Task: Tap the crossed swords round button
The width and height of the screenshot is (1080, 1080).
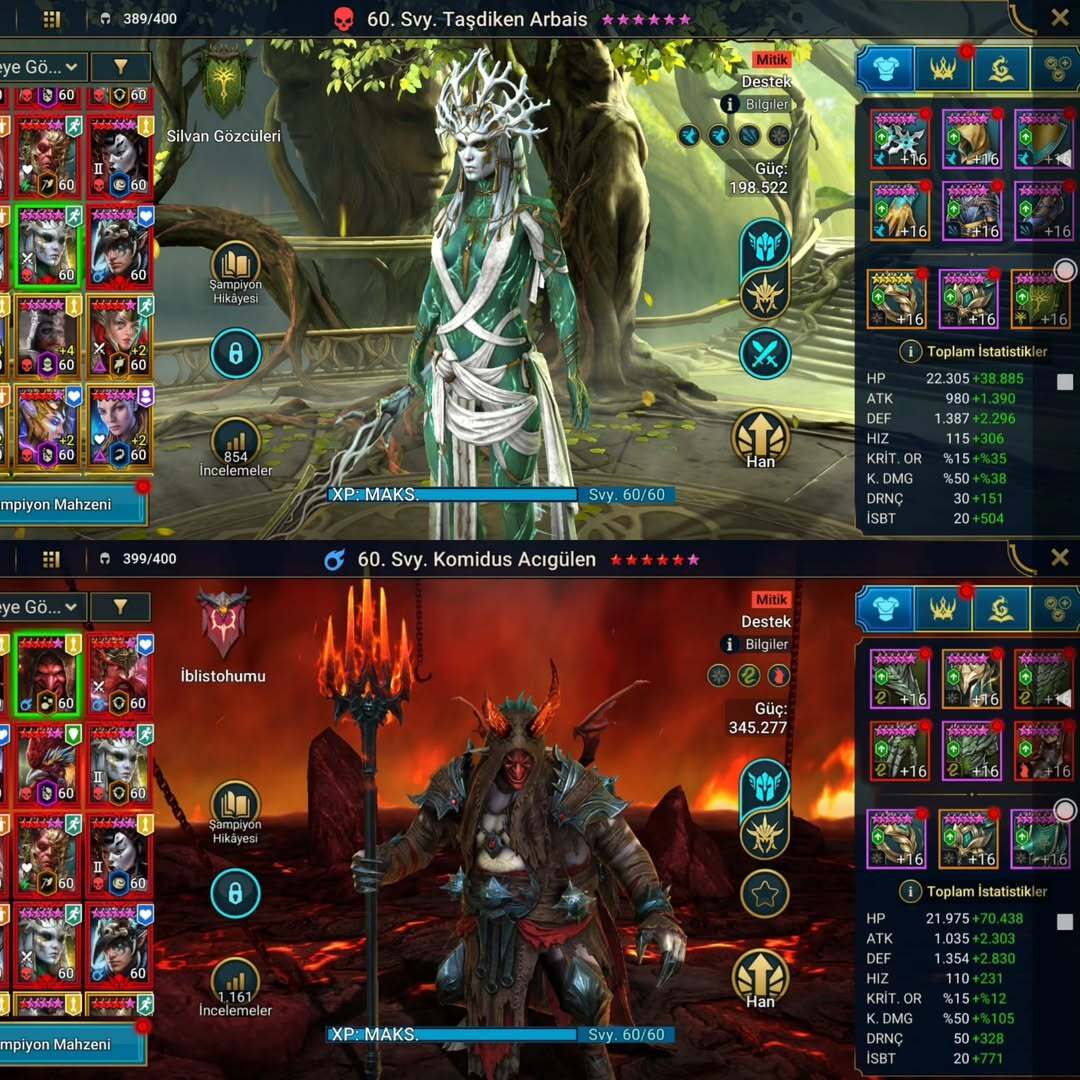Action: (765, 354)
